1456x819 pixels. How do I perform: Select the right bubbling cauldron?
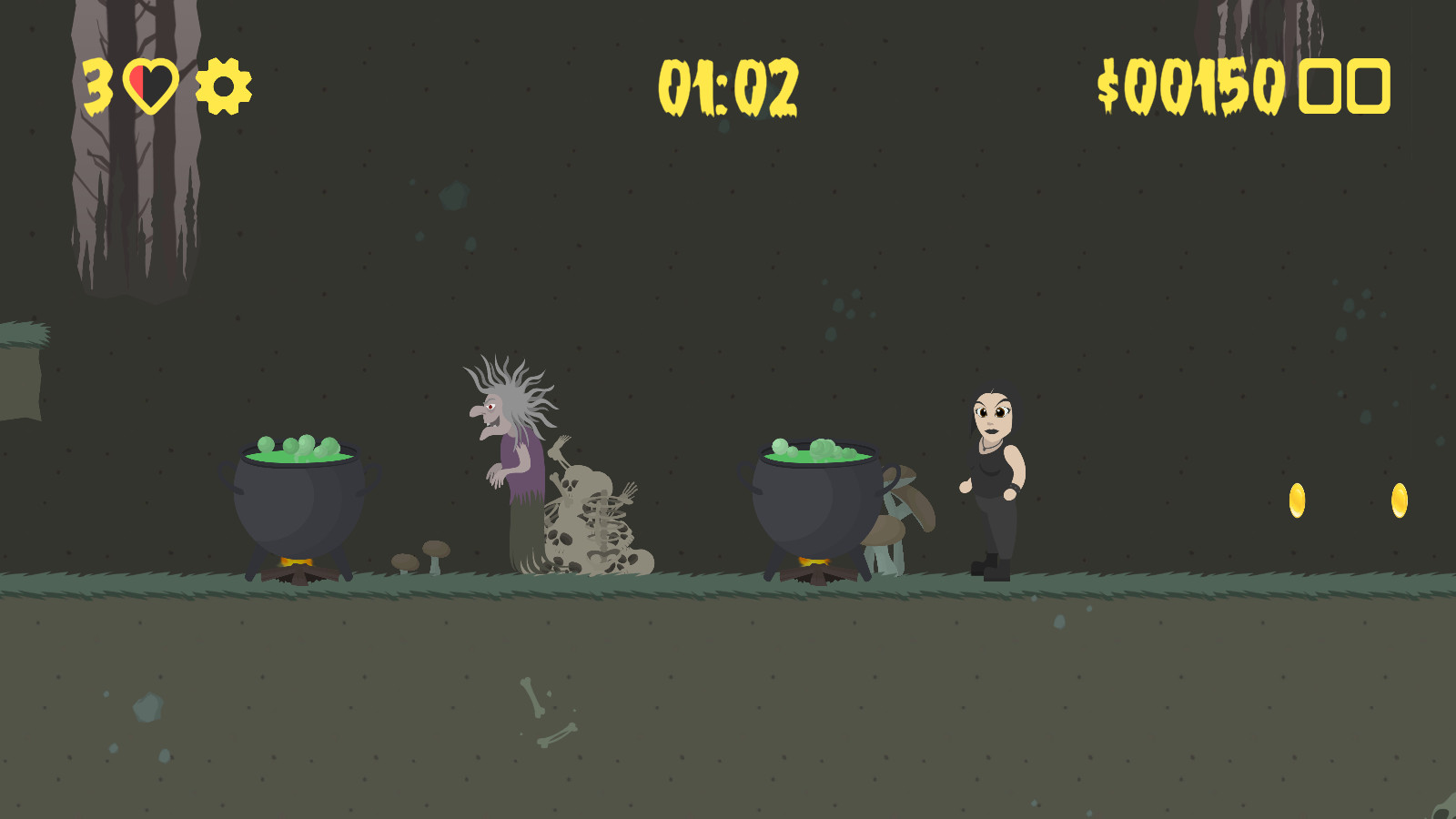coord(814,500)
